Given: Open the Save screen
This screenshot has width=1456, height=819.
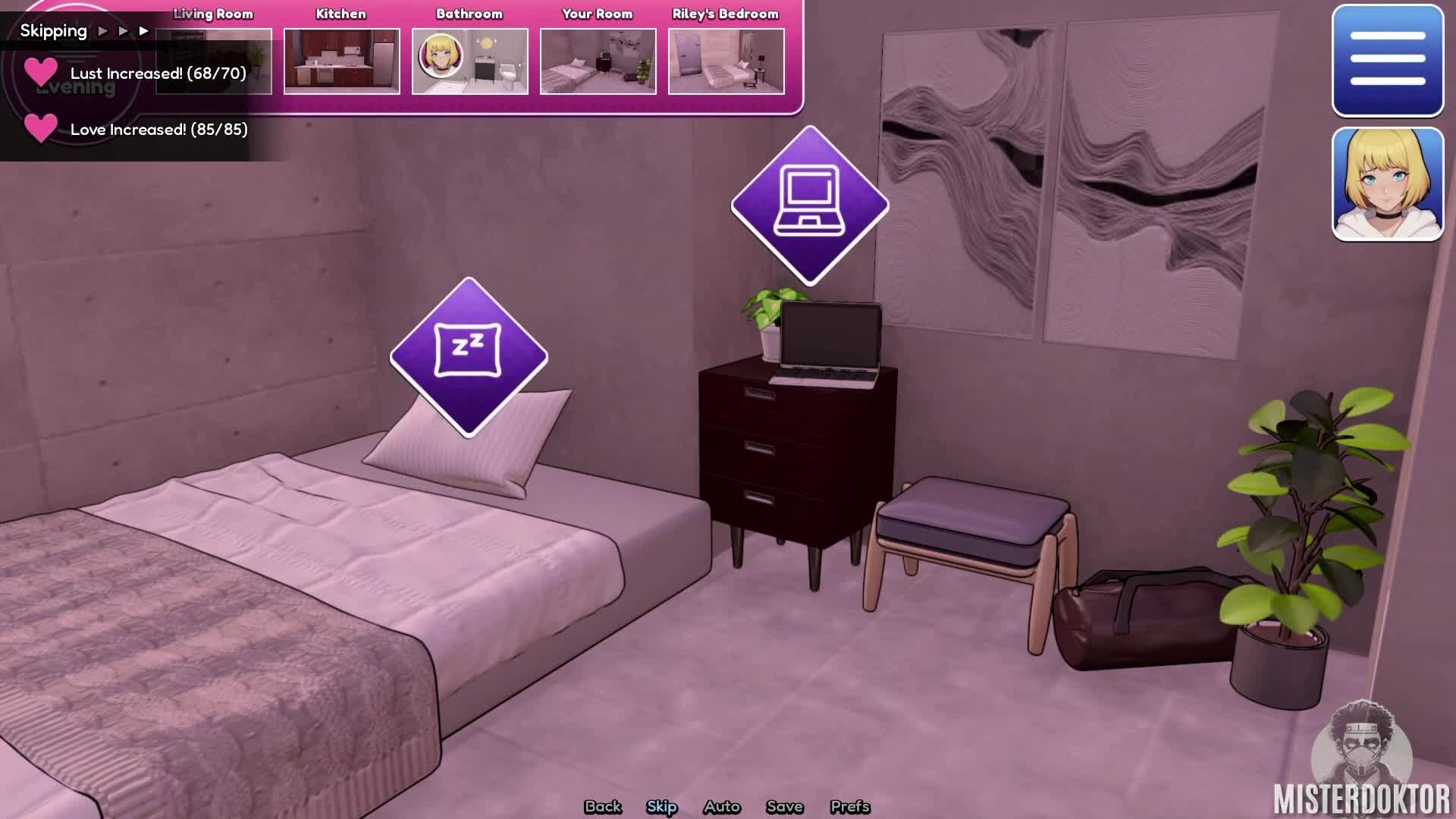Looking at the screenshot, I should coord(784,806).
